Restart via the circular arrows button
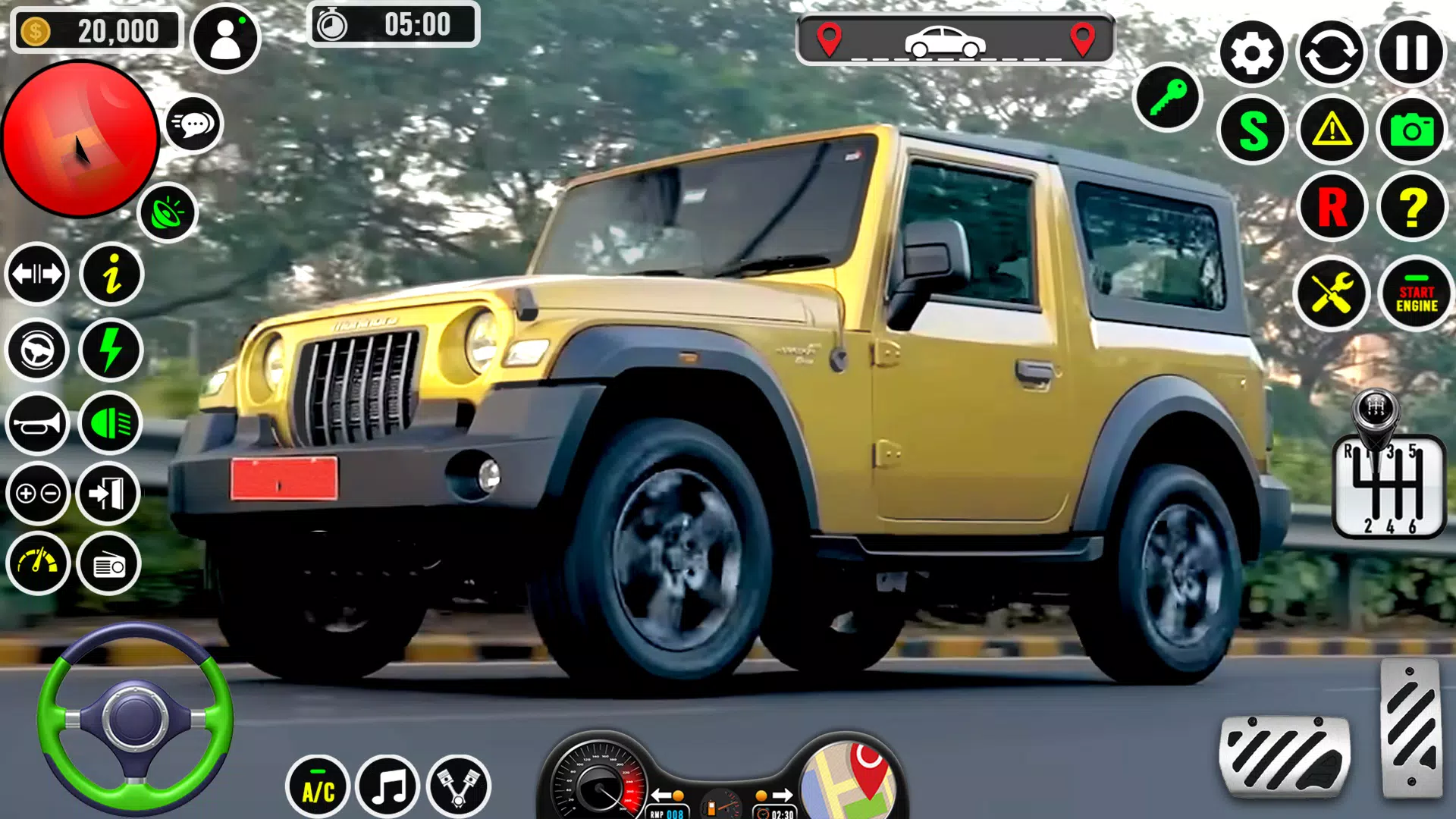 (1332, 53)
